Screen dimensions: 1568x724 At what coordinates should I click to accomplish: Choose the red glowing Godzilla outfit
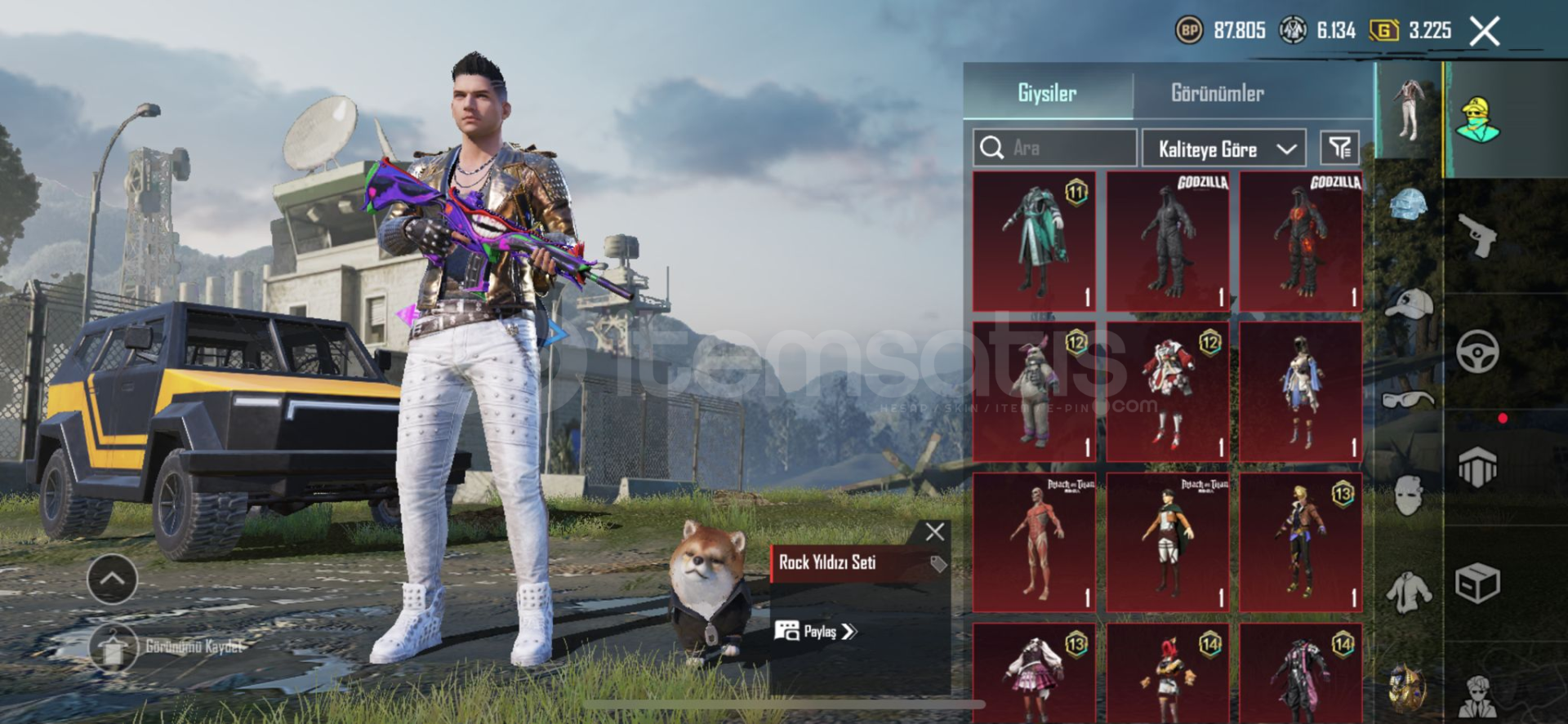pyautogui.click(x=1301, y=241)
